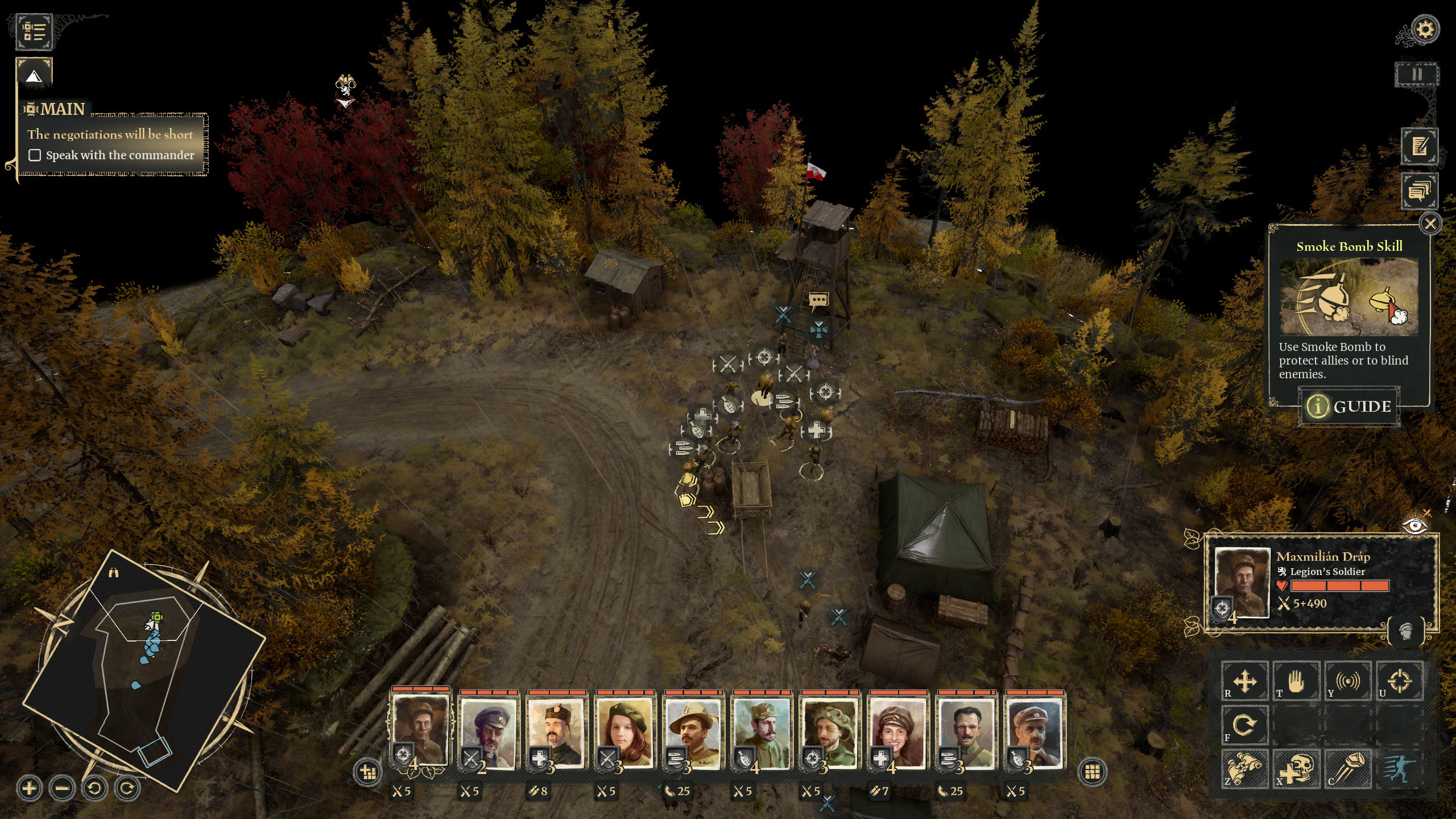Close the Smoke Bomb Skill tip
Screen dimensions: 1456x819
click(1430, 224)
